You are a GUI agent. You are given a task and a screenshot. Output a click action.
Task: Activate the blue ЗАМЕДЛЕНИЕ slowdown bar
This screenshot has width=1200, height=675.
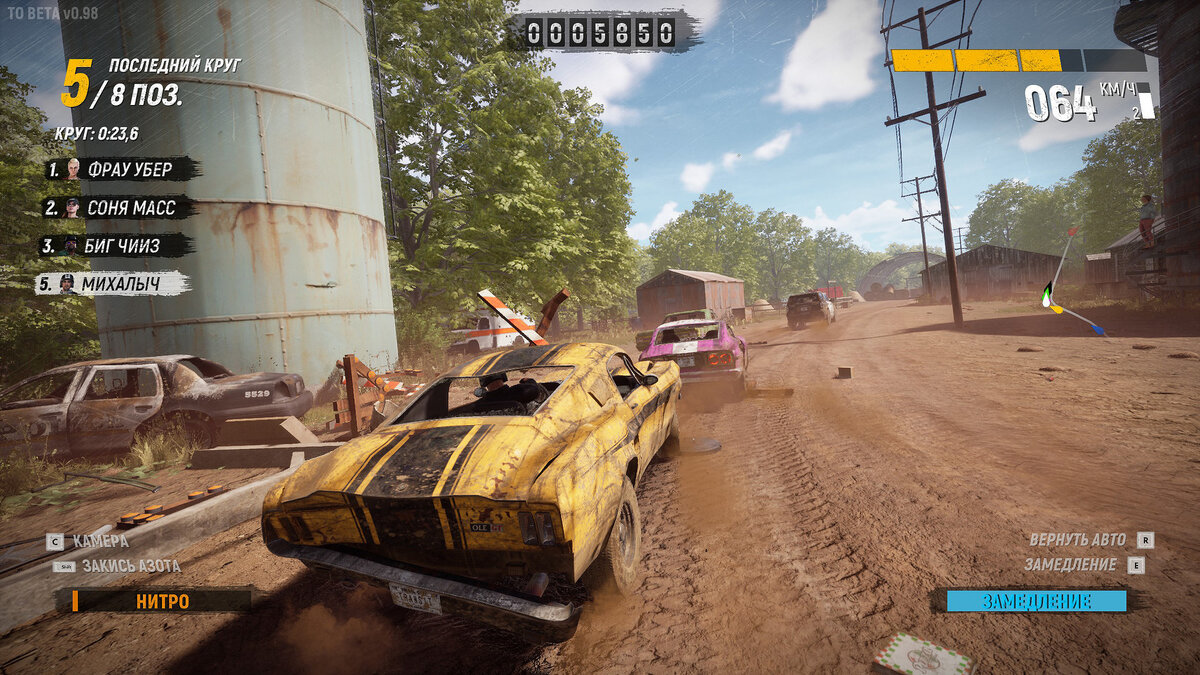click(1035, 601)
